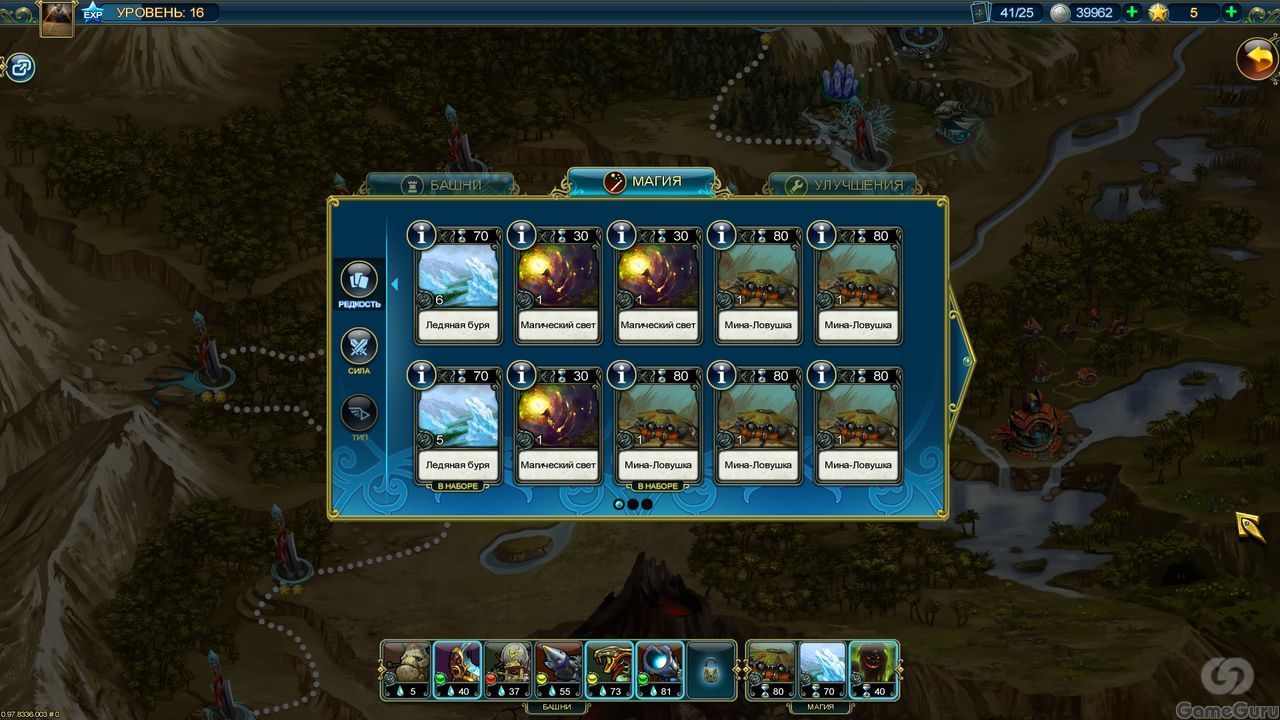
Task: Click the player avatar portrait
Action: [57, 19]
